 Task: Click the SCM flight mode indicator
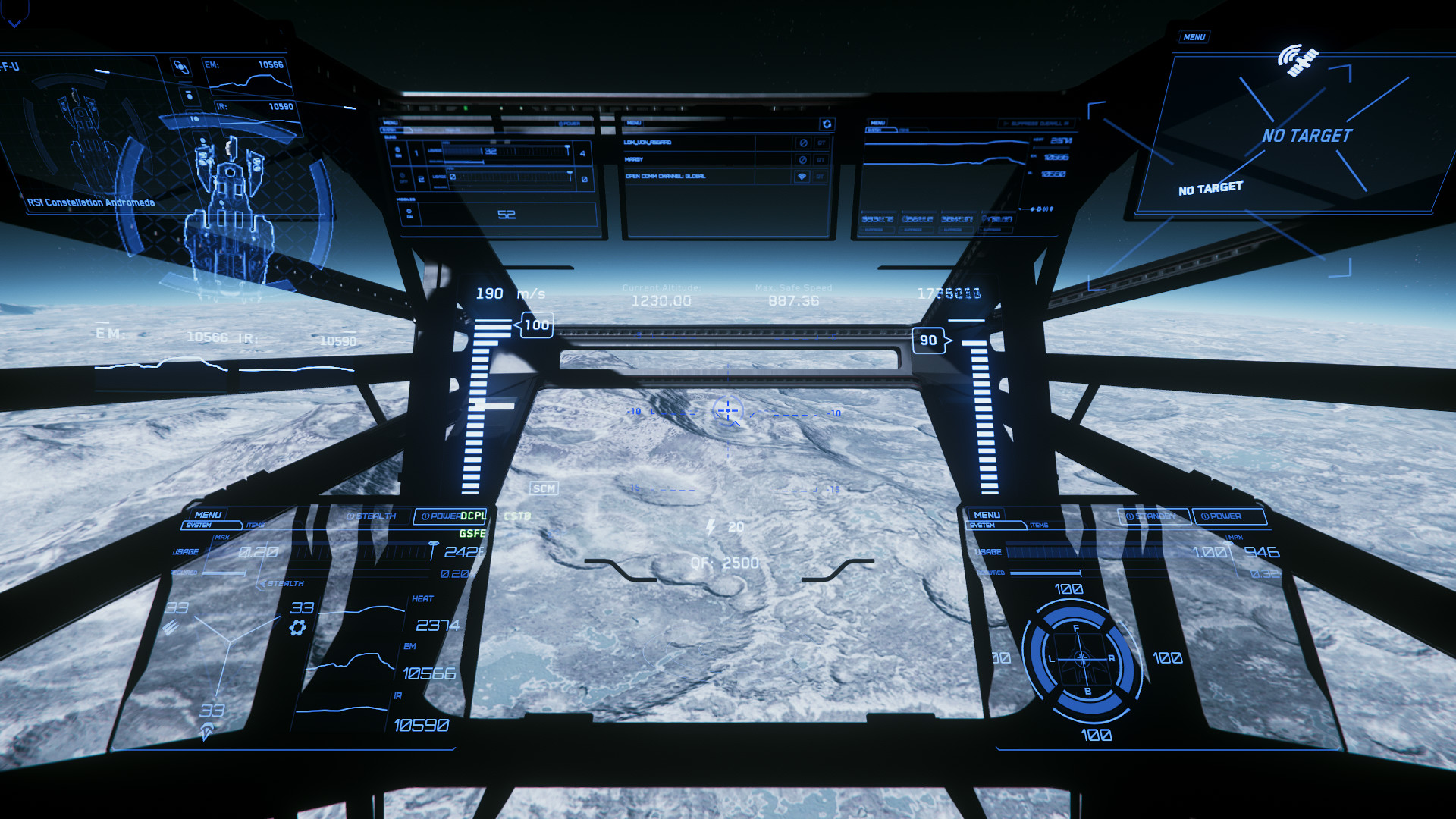tap(544, 488)
